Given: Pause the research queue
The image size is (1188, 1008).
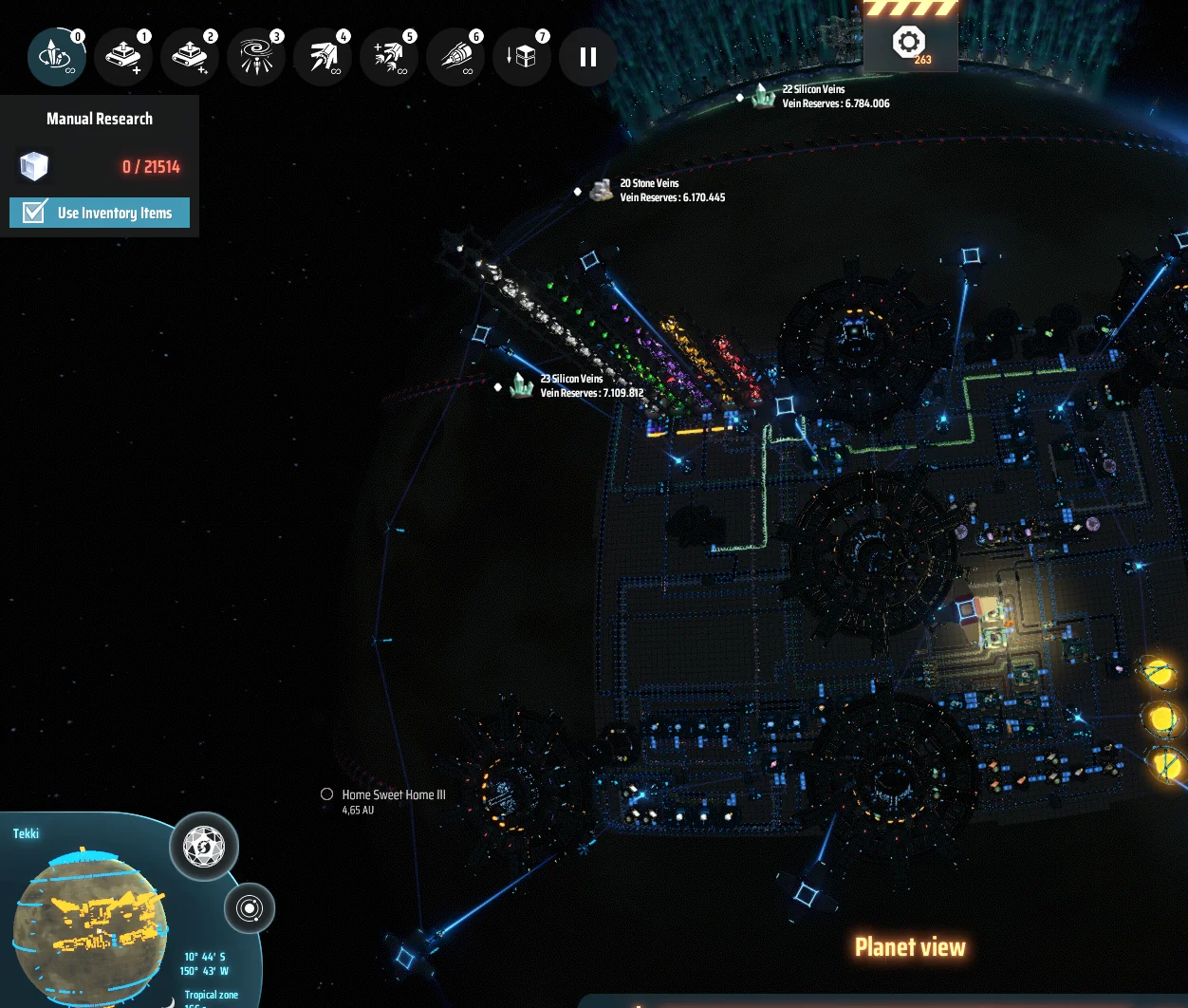Looking at the screenshot, I should tap(588, 57).
